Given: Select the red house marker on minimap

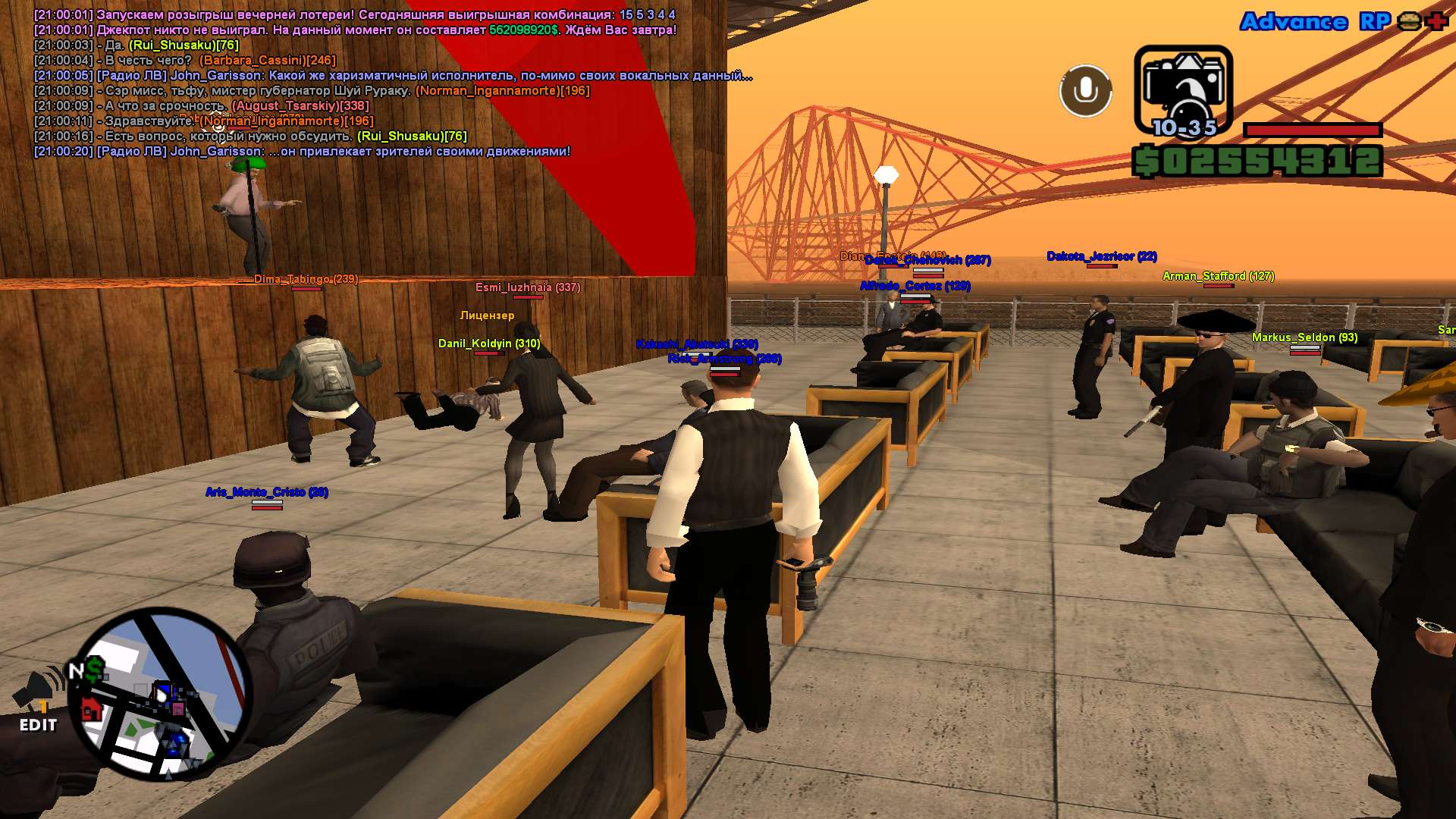Looking at the screenshot, I should pos(92,710).
